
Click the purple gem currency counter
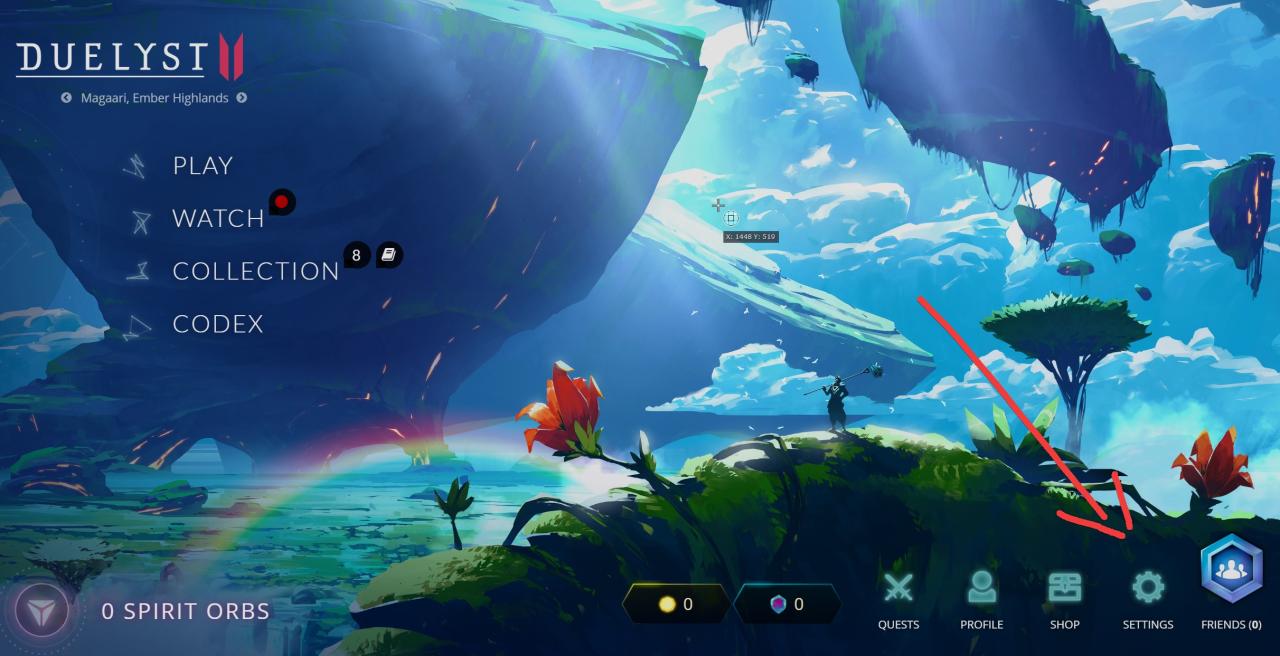click(787, 604)
